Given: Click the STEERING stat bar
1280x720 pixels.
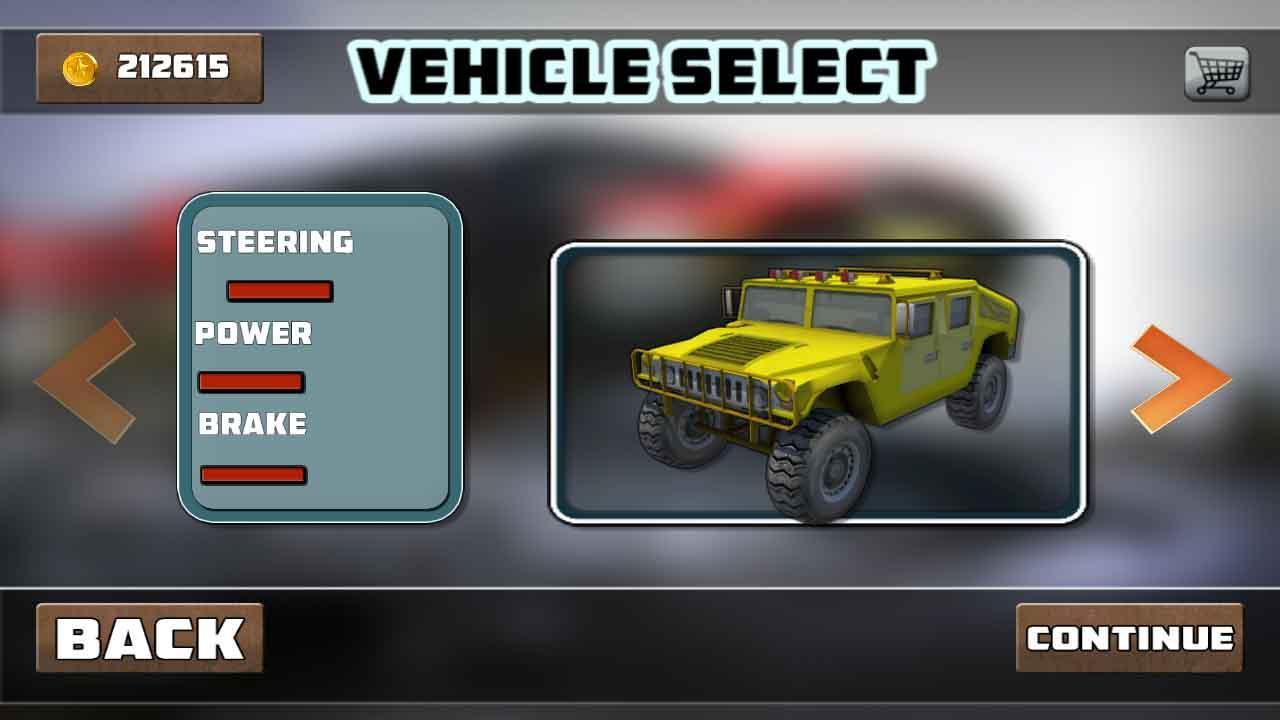Looking at the screenshot, I should [278, 291].
